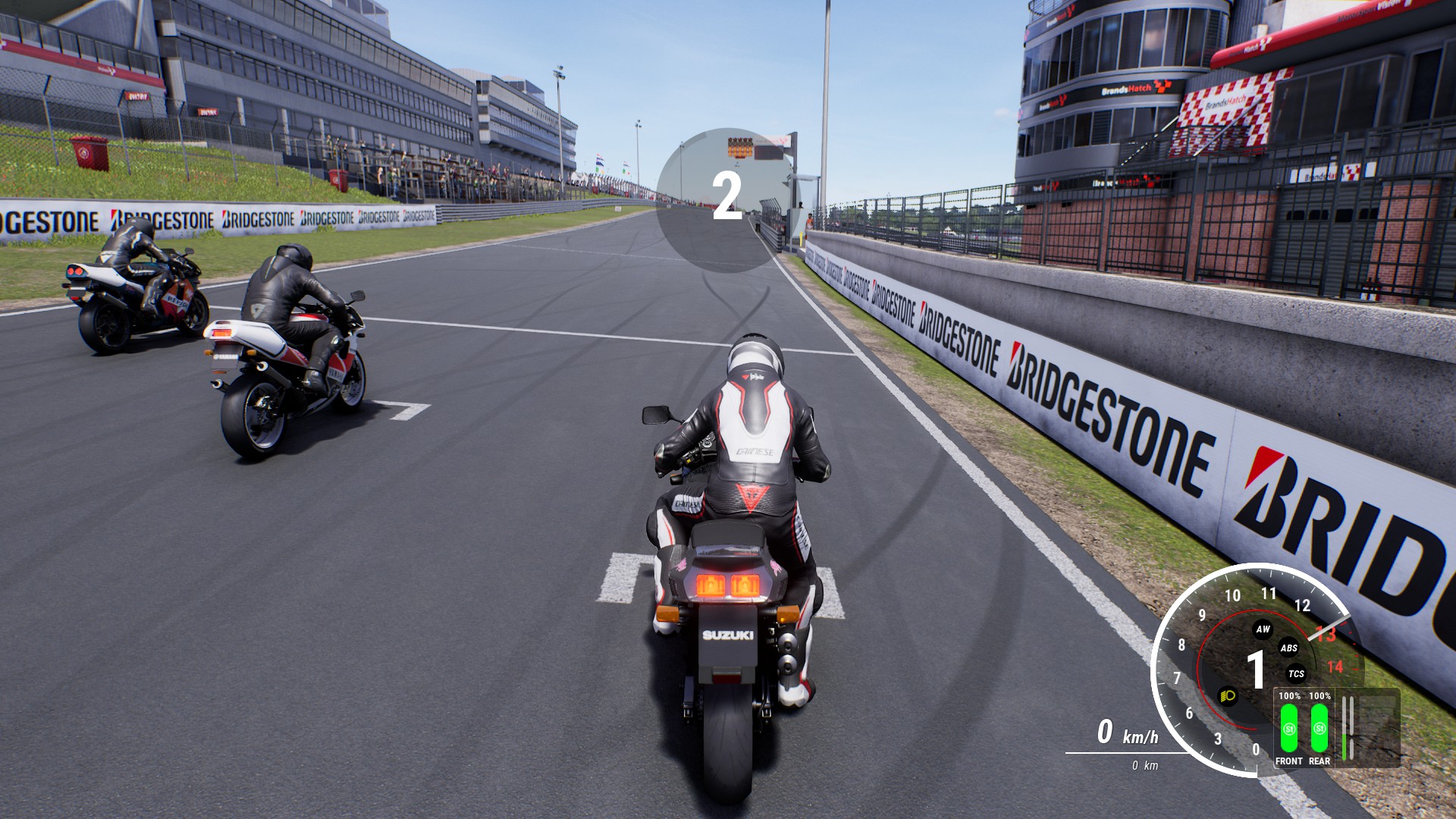Image resolution: width=1456 pixels, height=819 pixels.
Task: Click the TCS traction control indicator
Action: [x=1297, y=673]
